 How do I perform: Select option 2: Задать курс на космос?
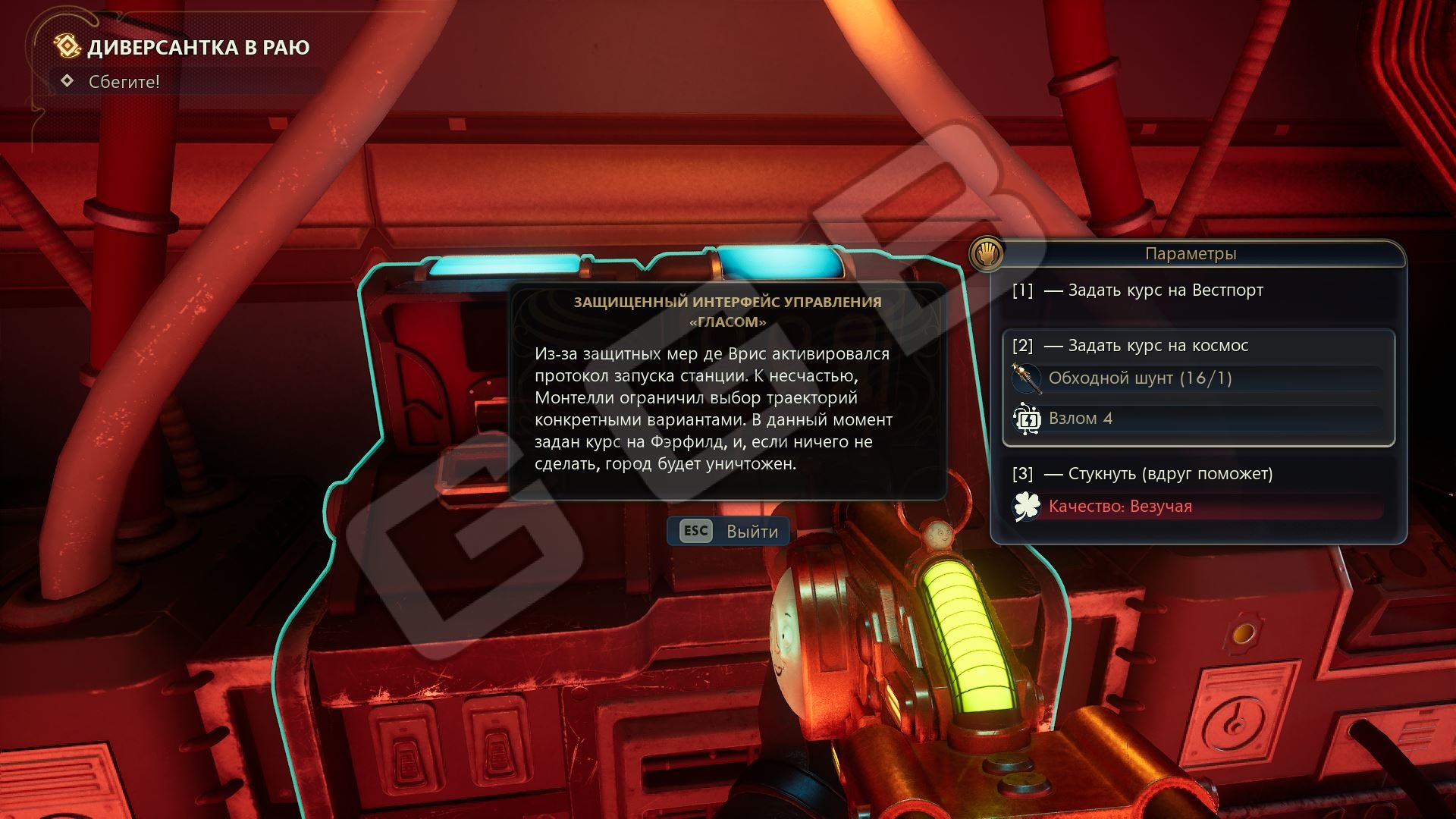(1157, 346)
